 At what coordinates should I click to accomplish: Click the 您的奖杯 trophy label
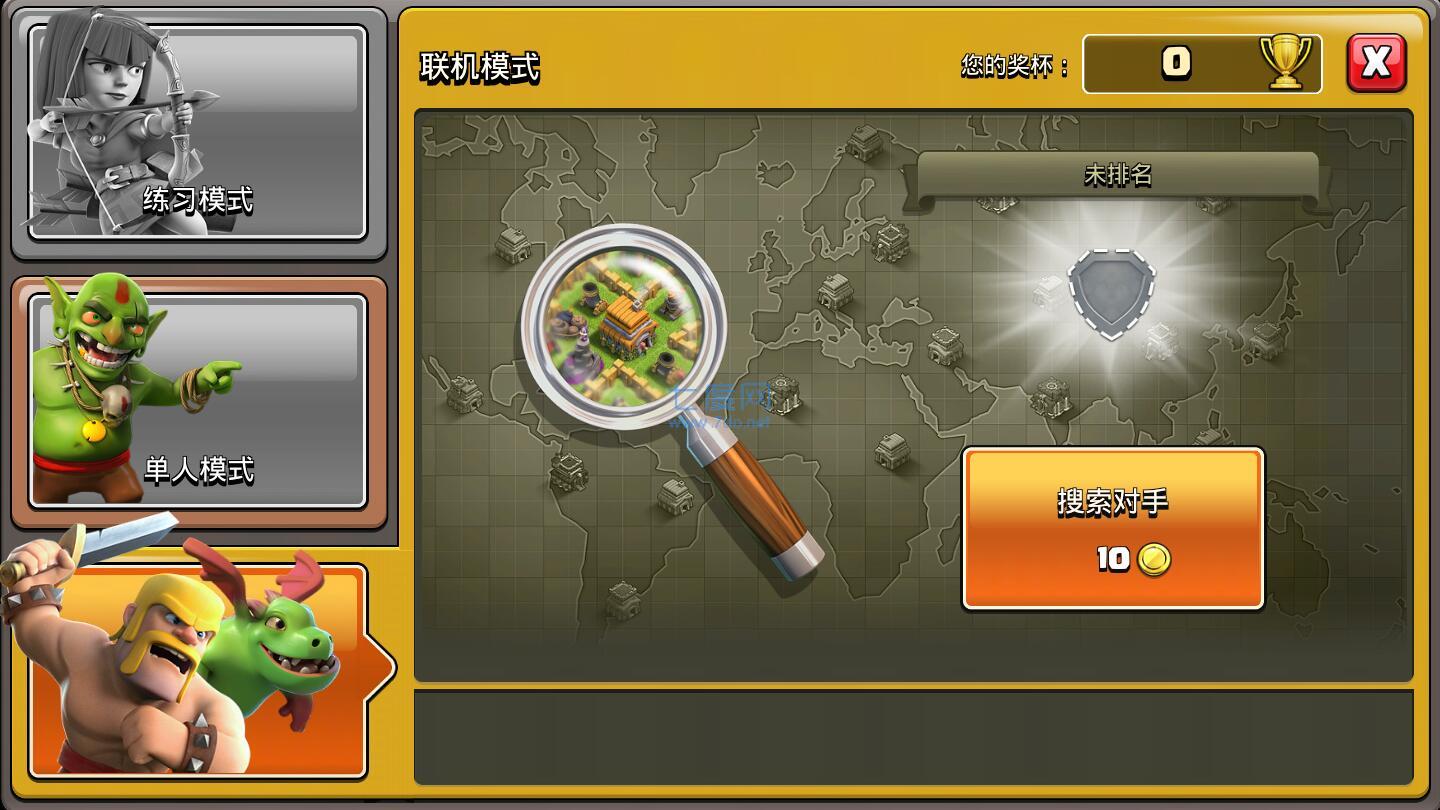pos(1012,63)
